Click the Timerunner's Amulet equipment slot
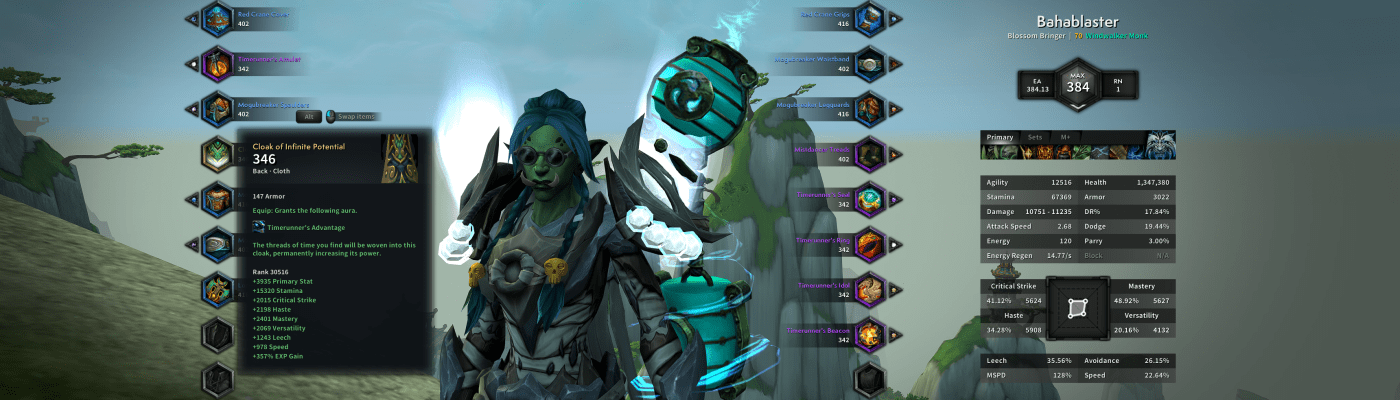This screenshot has height=400, width=1400. (x=217, y=63)
